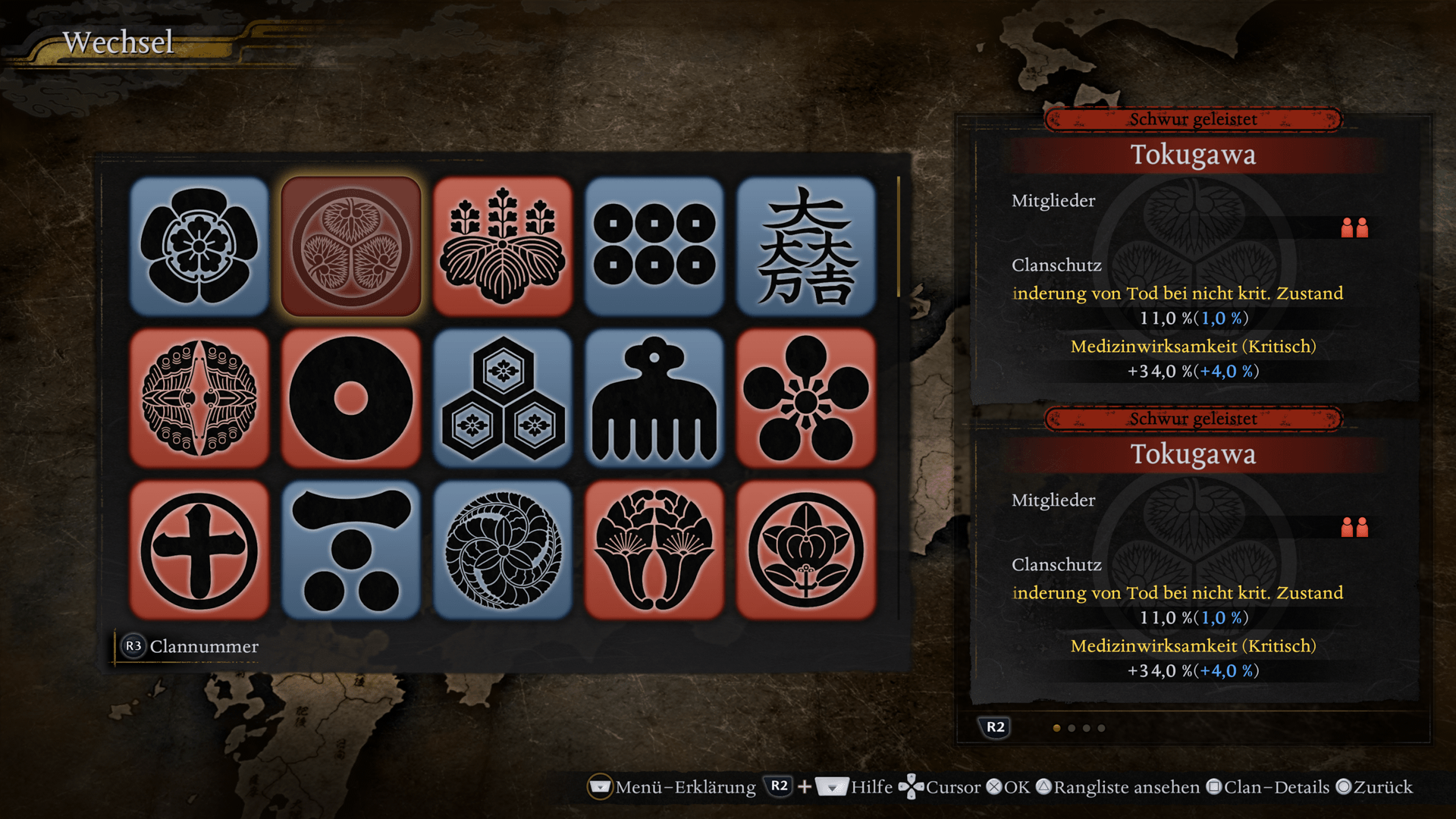Screen dimensions: 1456x819
Task: Switch to the second info page dot
Action: pos(1072,728)
